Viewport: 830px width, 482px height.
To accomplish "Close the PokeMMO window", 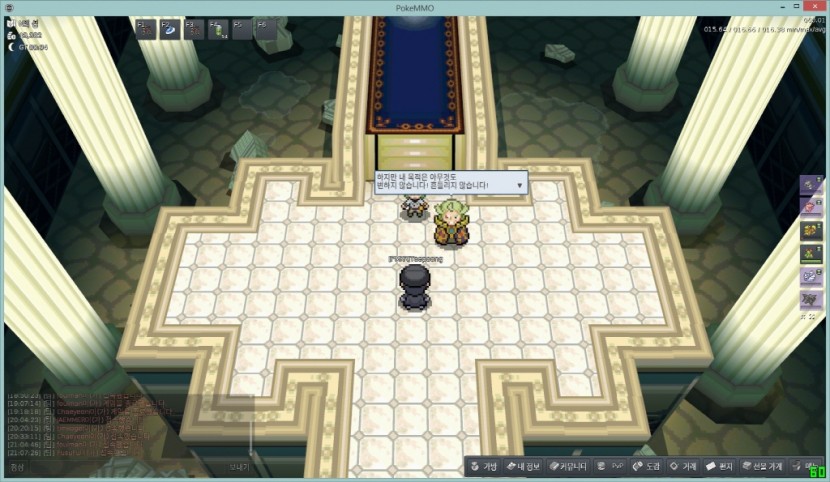I will [x=815, y=7].
